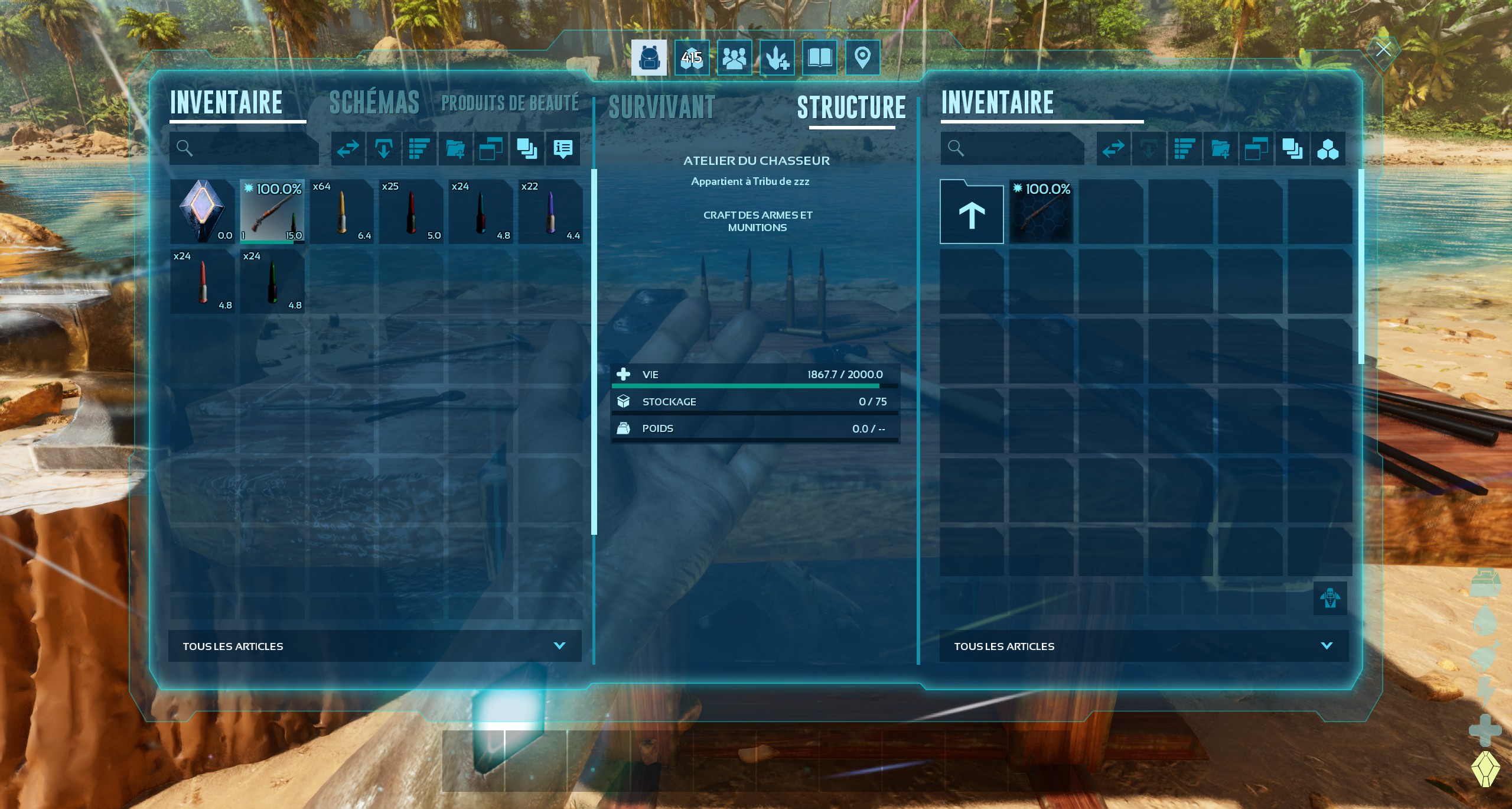Select the Structure tab

click(851, 108)
